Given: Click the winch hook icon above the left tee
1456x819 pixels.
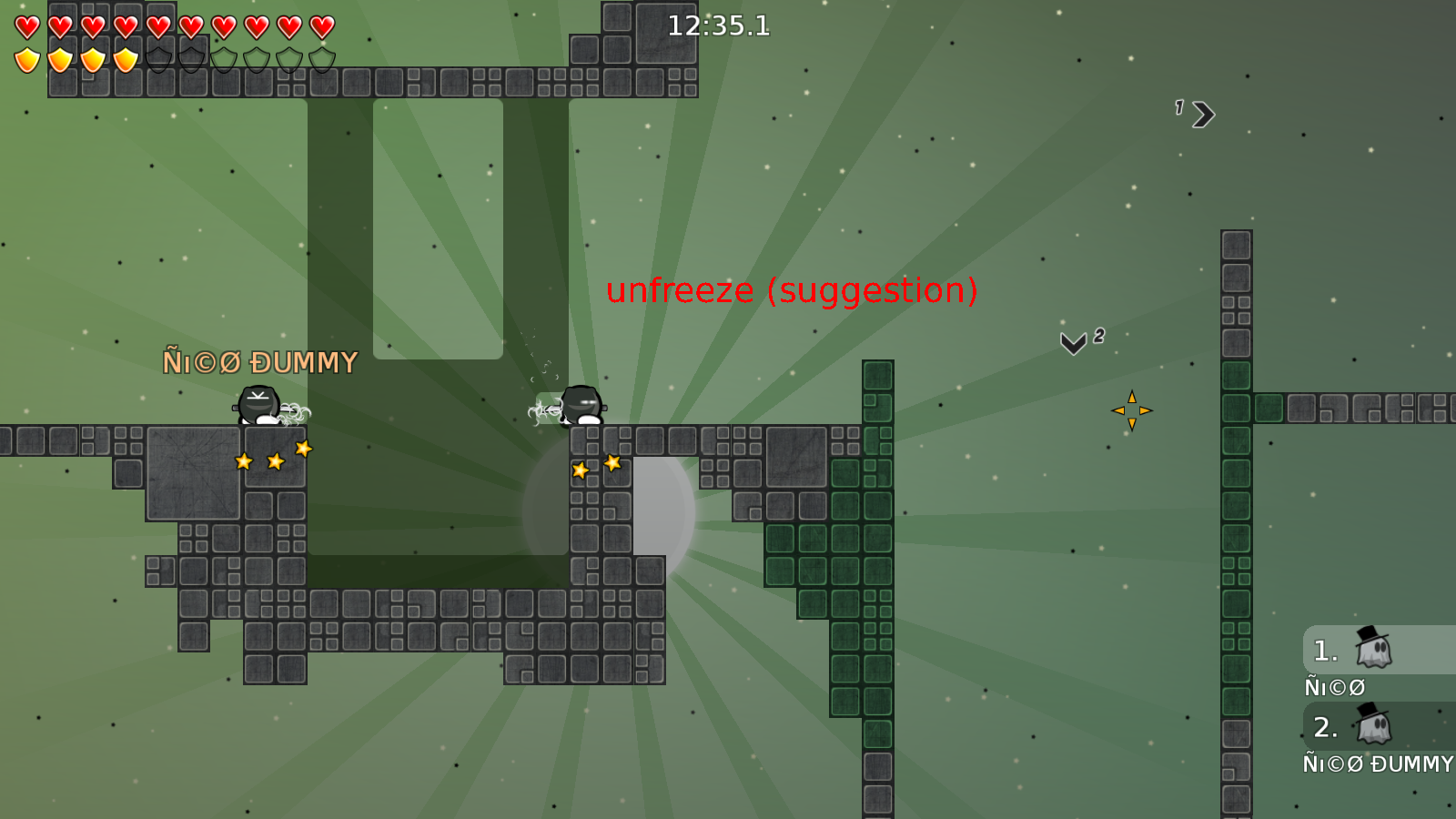Looking at the screenshot, I should (258, 393).
